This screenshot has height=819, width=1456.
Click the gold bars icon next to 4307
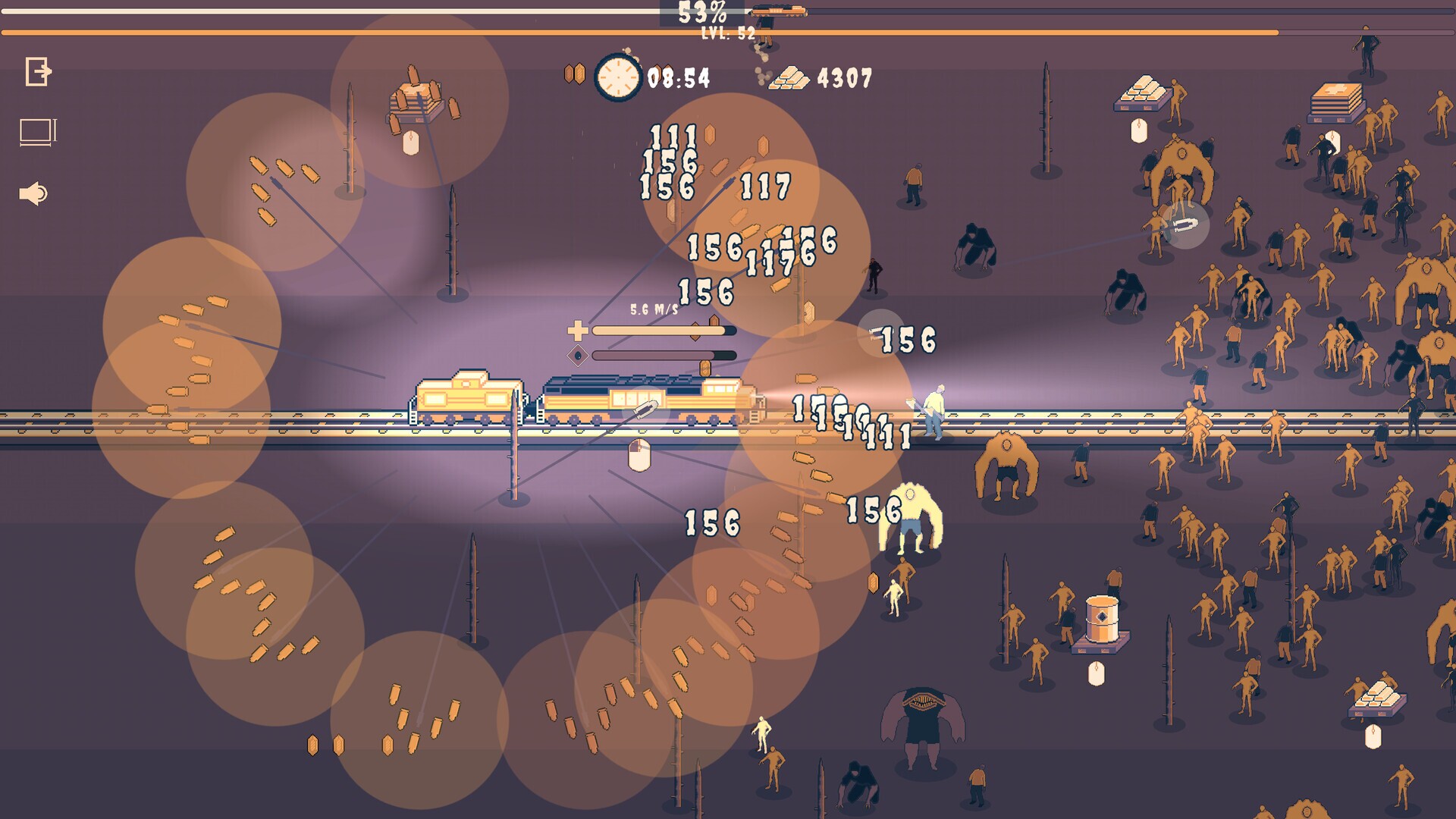coord(789,78)
